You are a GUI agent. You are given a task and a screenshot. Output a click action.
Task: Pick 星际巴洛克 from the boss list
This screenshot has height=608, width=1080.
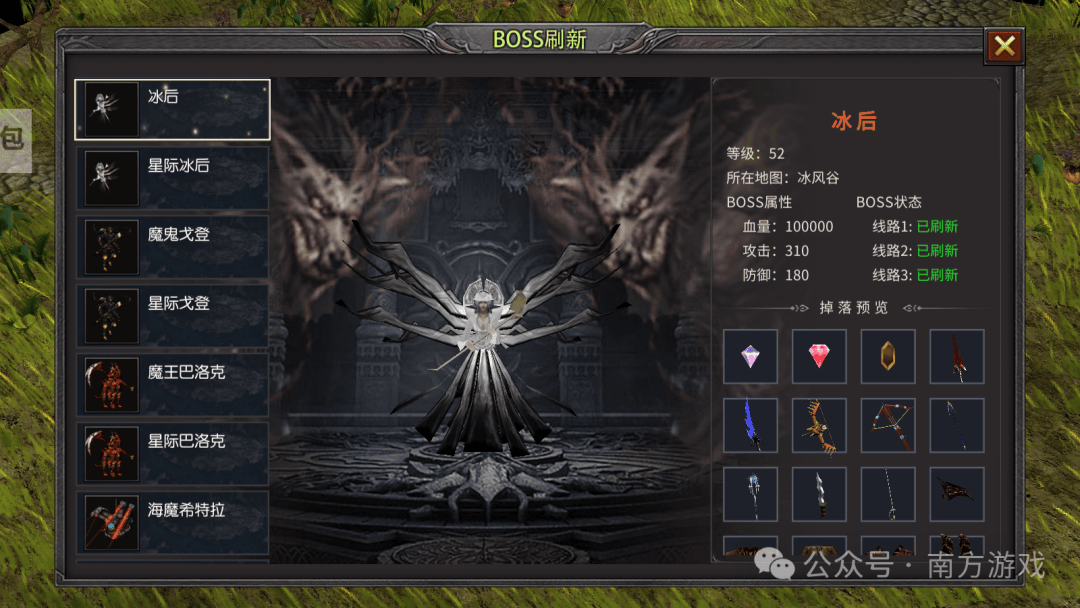[x=172, y=453]
